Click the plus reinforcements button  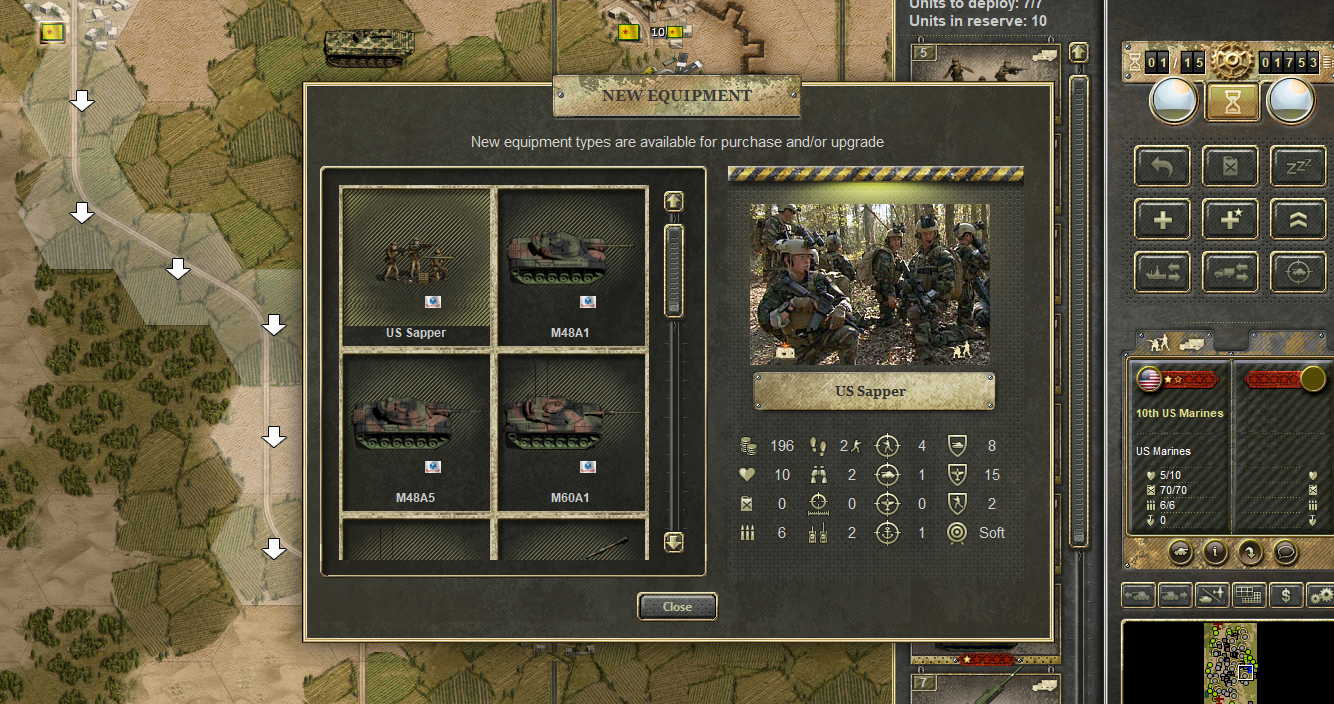(x=1162, y=220)
